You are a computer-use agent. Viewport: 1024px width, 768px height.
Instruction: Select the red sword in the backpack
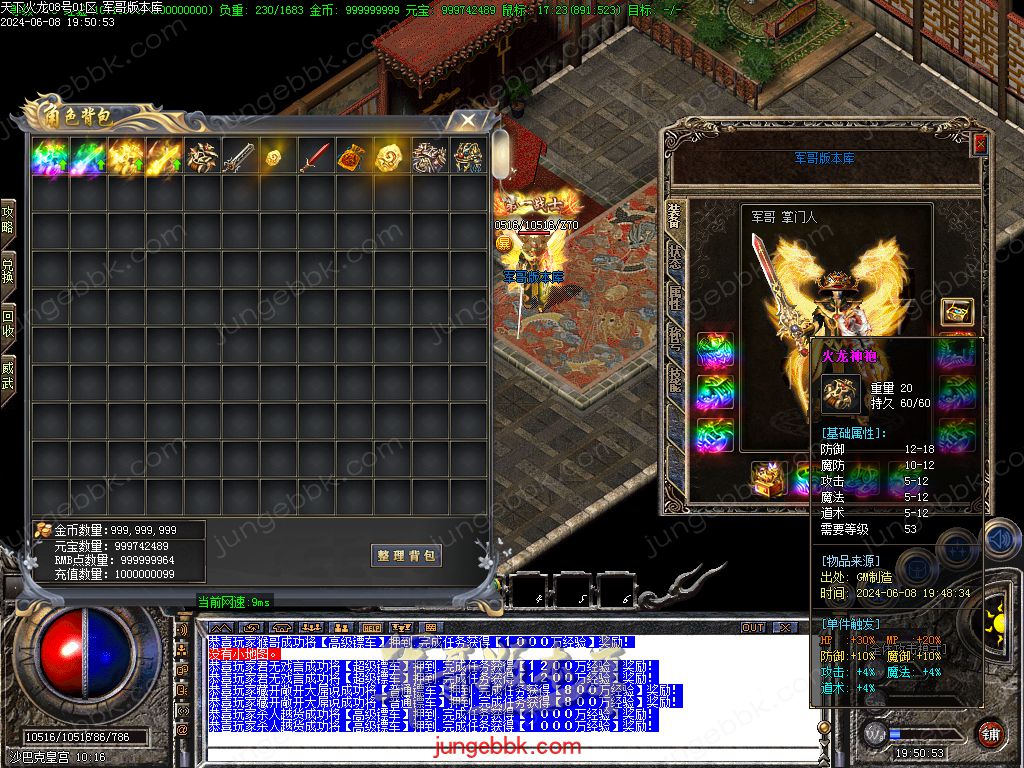click(316, 157)
